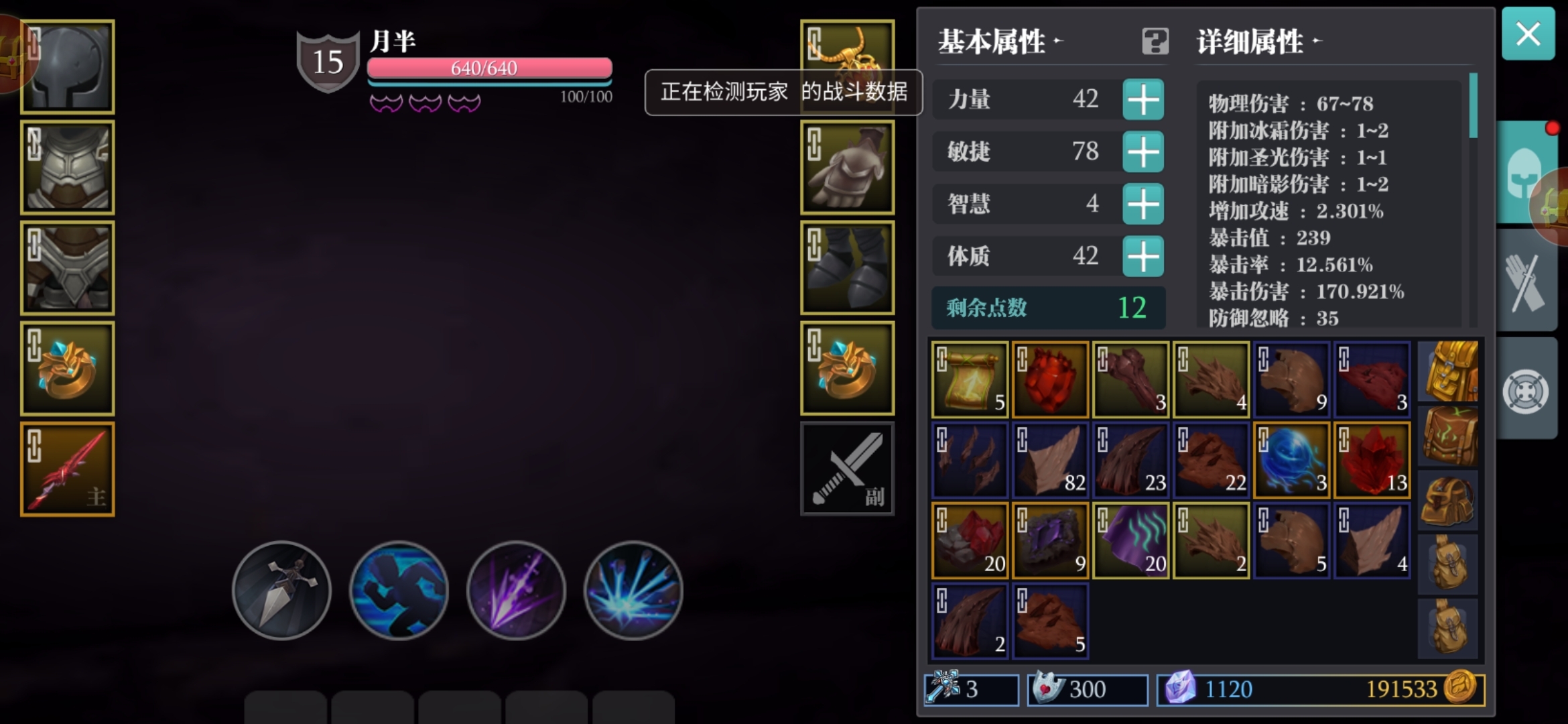Open the second backpack bag tab
The height and width of the screenshot is (724, 1568).
coord(1449,434)
